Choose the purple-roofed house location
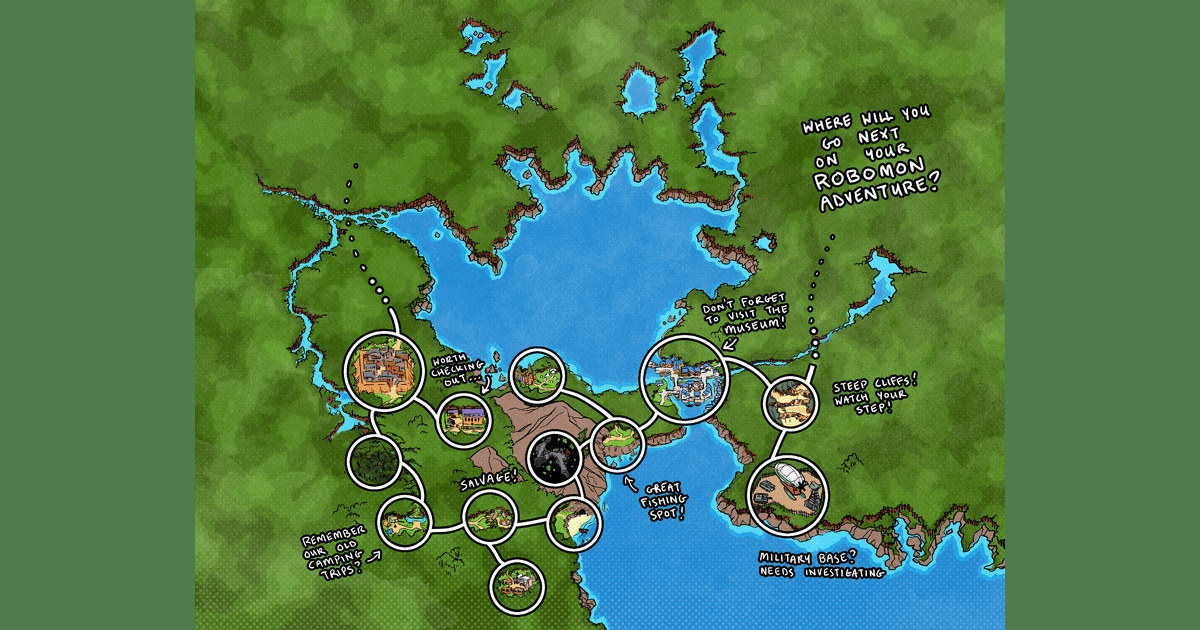The image size is (1200, 630). tap(464, 418)
